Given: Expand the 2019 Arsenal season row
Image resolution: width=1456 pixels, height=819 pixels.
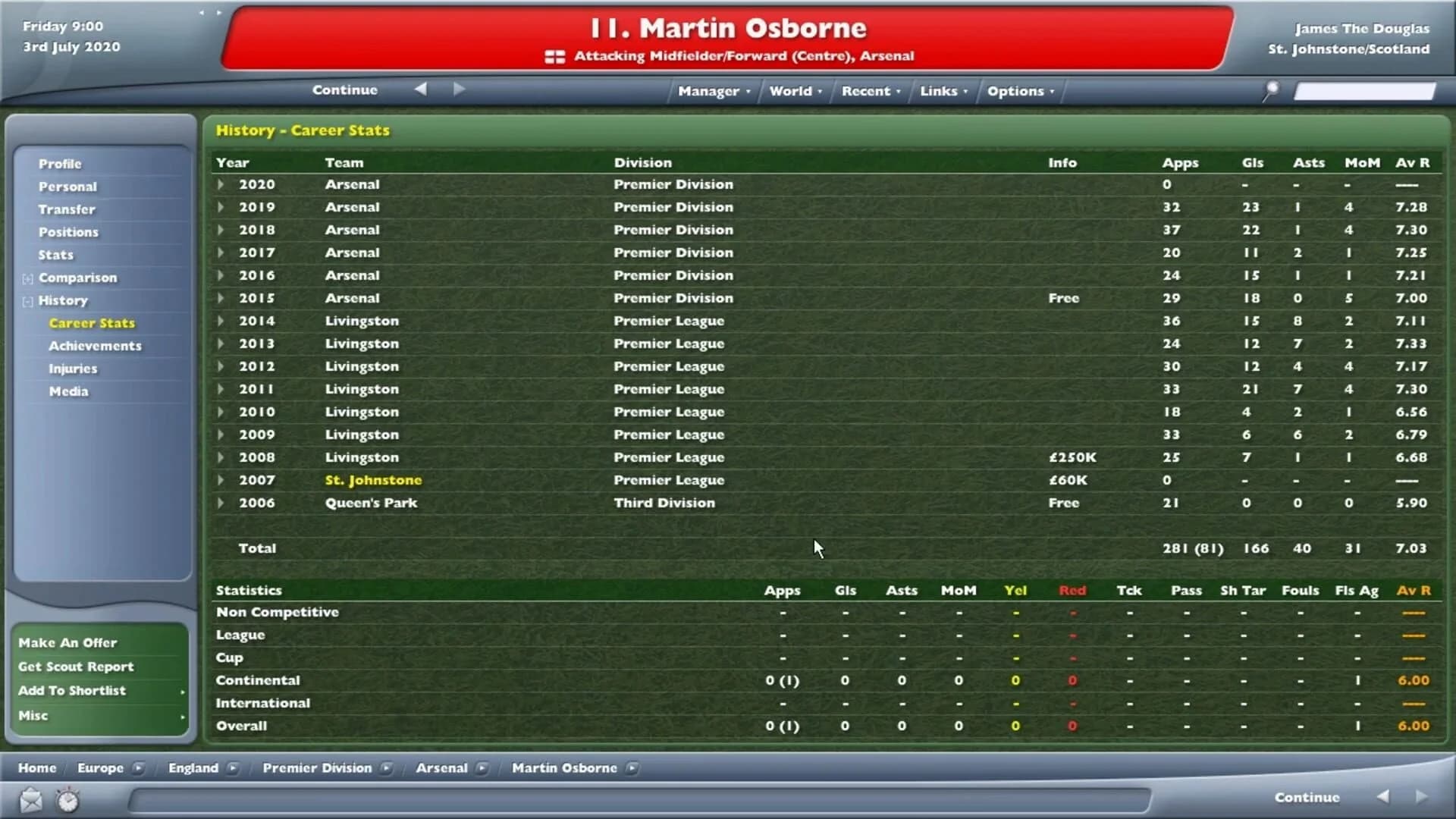Looking at the screenshot, I should pyautogui.click(x=220, y=207).
